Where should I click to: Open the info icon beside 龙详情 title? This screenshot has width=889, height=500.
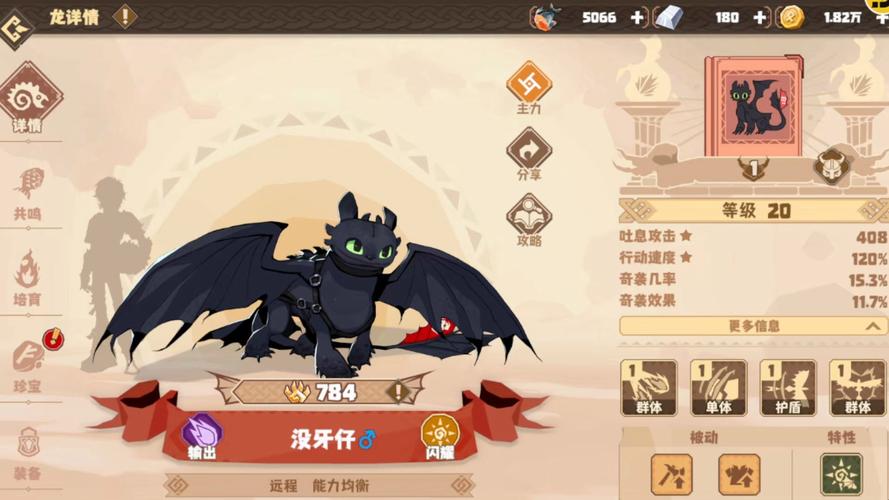click(x=125, y=16)
